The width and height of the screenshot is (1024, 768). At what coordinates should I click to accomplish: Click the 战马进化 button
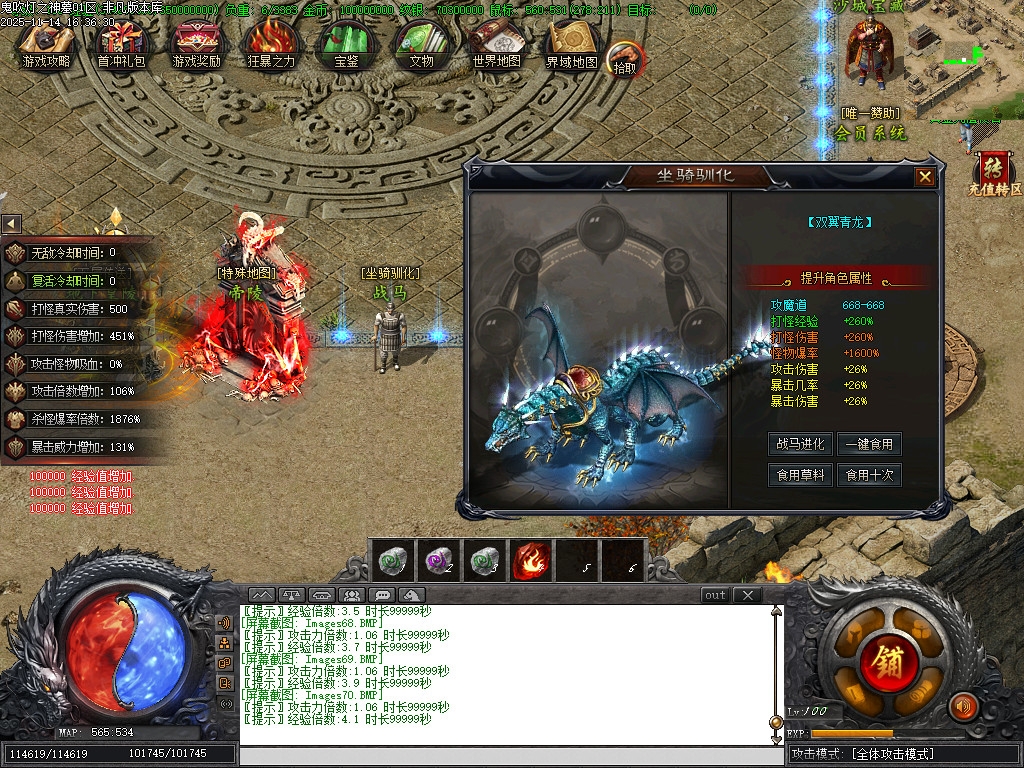pos(800,444)
